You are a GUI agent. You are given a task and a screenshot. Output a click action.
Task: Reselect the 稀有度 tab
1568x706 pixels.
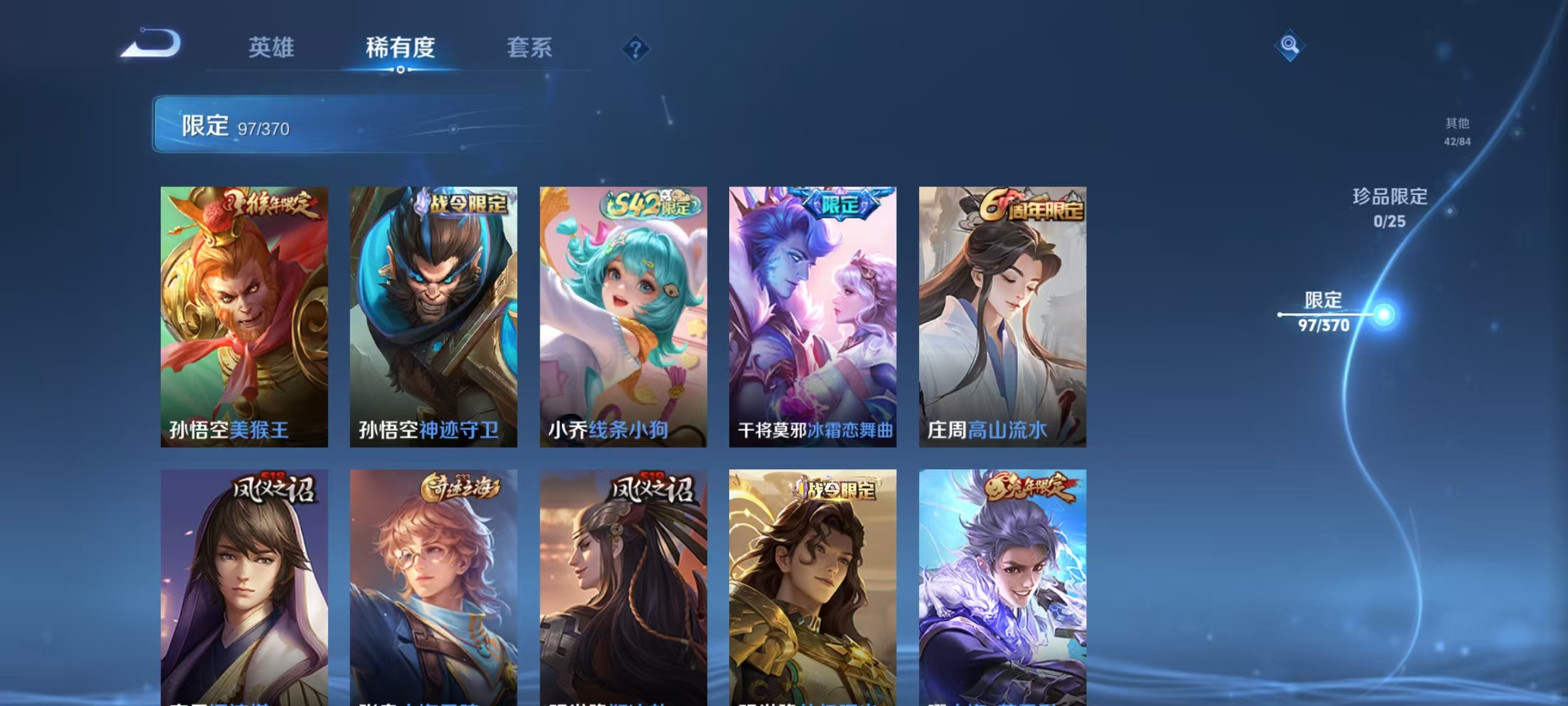tap(400, 49)
